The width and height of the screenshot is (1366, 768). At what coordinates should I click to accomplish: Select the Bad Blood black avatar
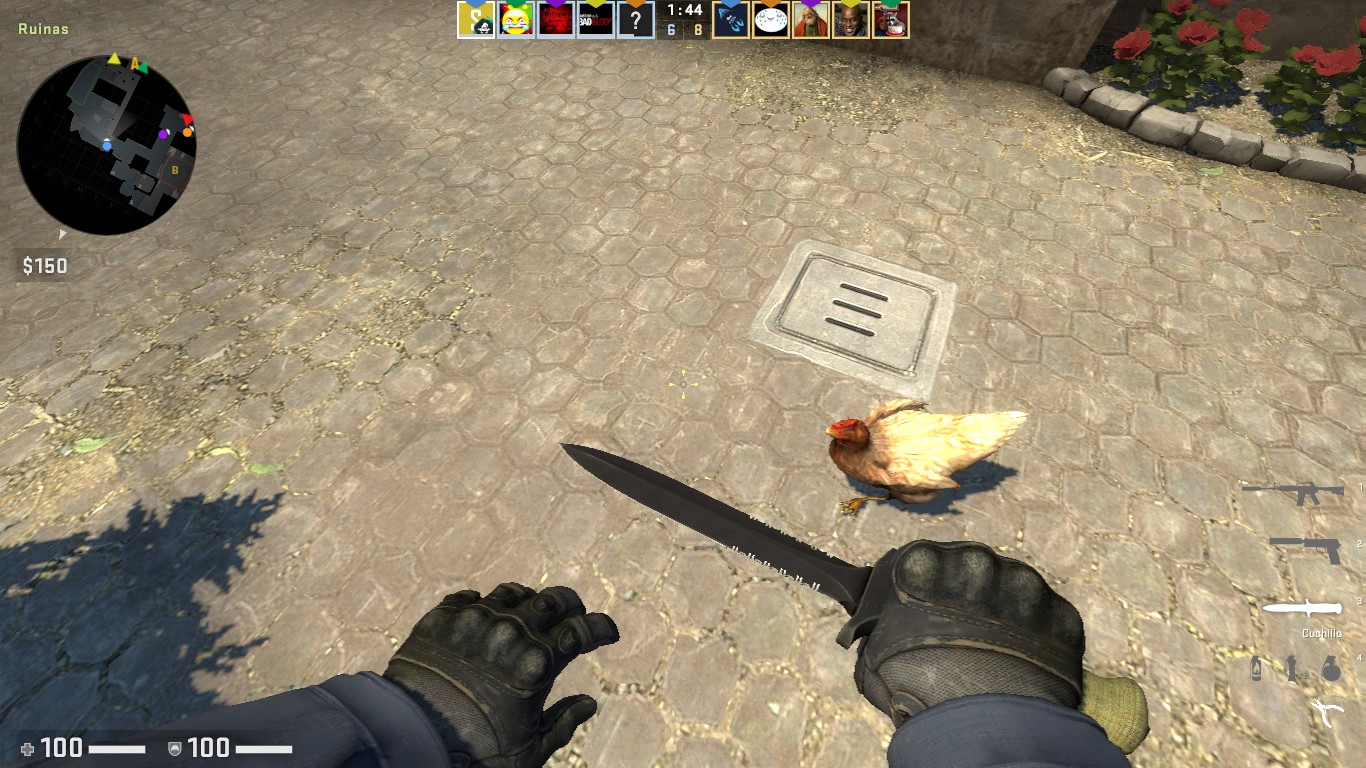(596, 19)
